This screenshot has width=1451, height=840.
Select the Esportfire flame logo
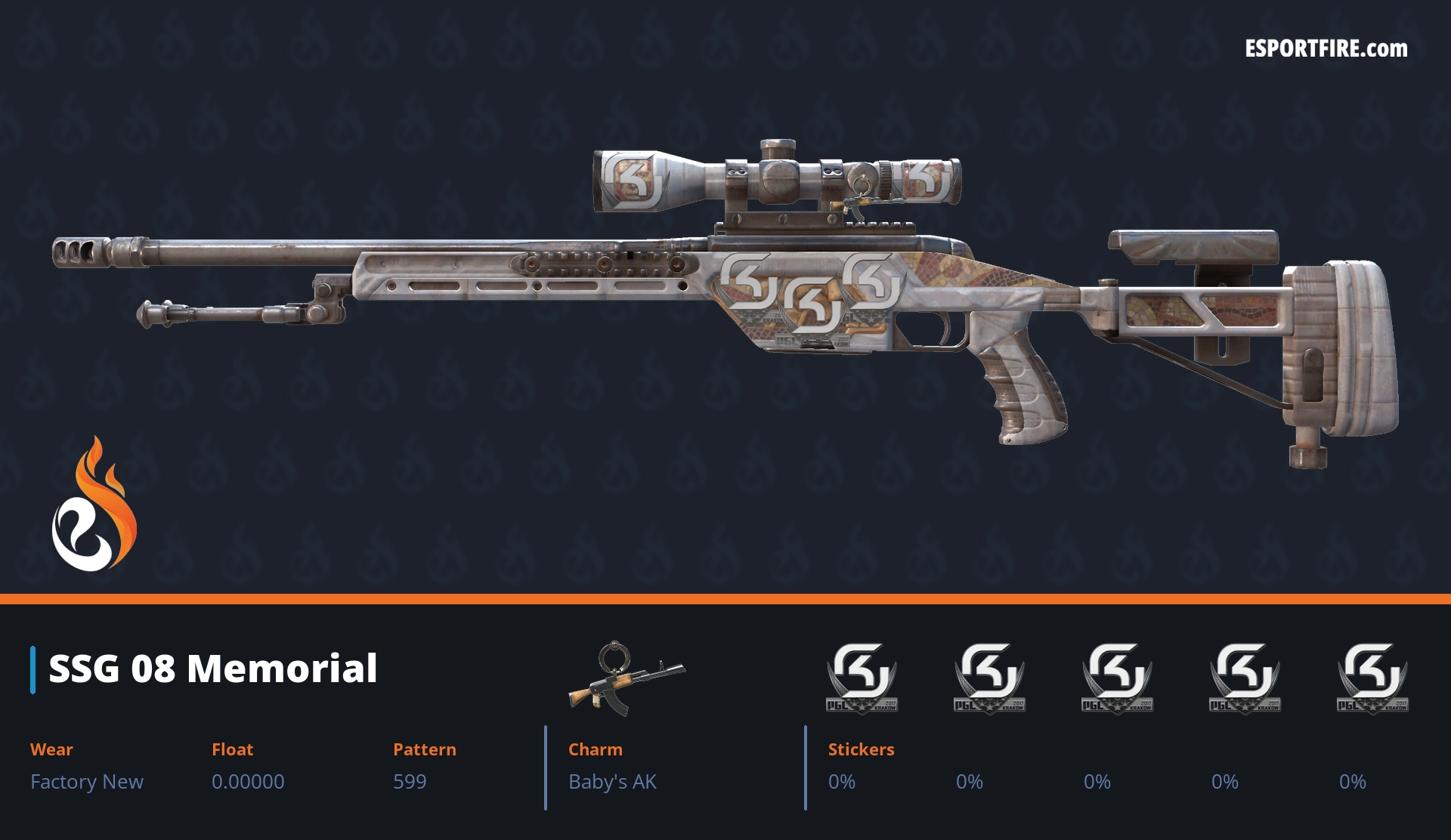94,506
